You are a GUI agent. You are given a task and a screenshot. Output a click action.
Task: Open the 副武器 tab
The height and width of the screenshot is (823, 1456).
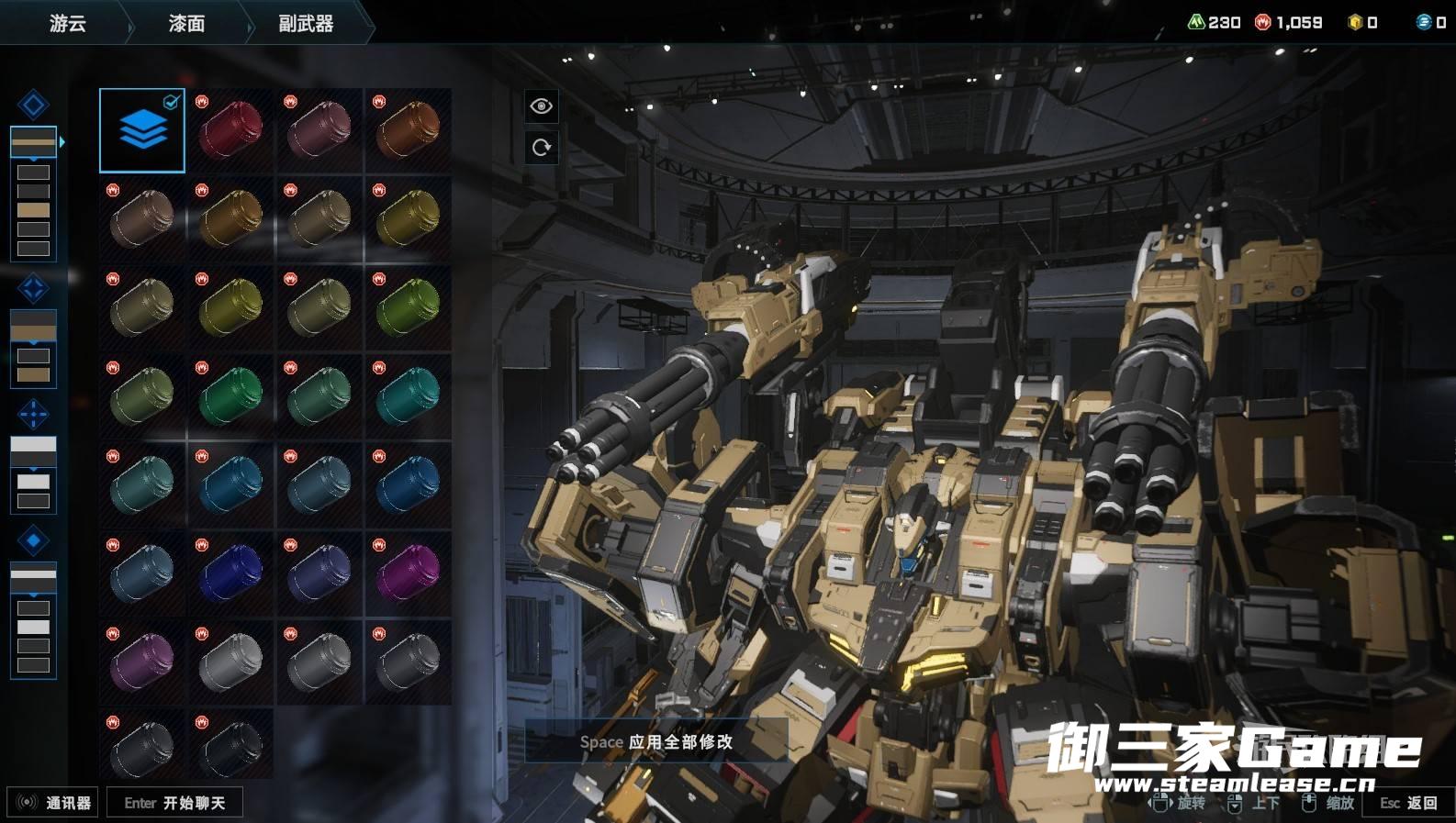click(x=306, y=23)
